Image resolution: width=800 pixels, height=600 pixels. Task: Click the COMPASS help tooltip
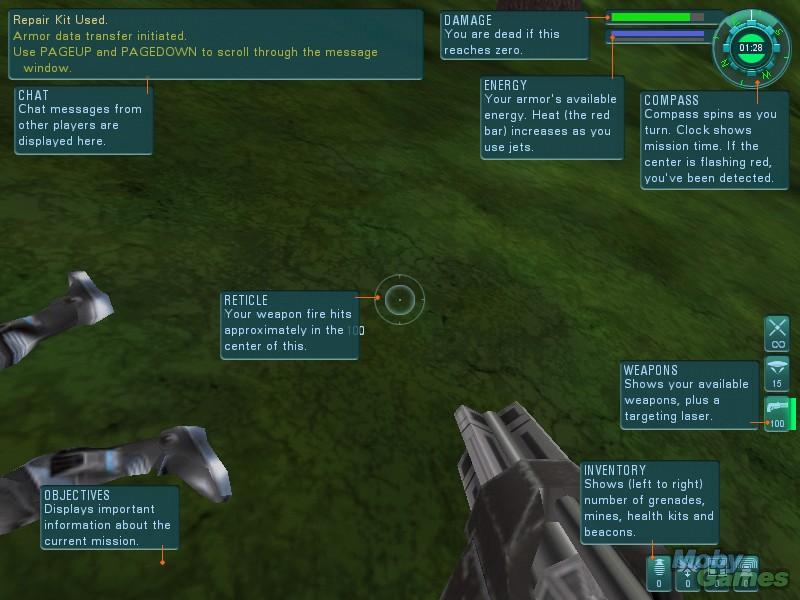(713, 140)
